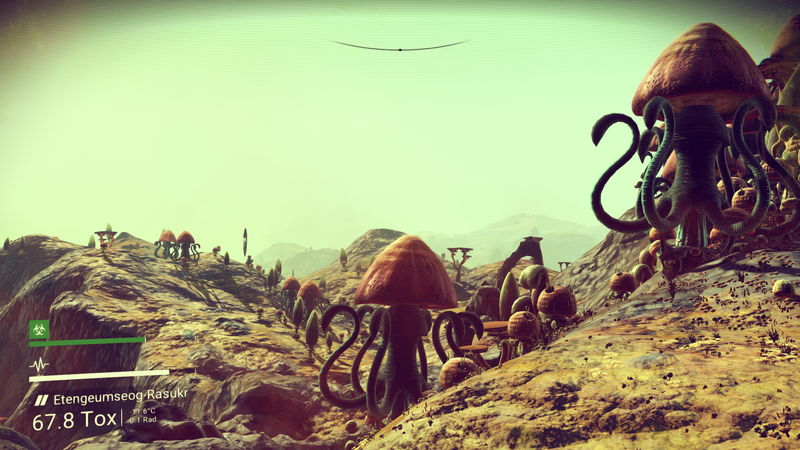Select the life support waveform icon
This screenshot has height=450, width=800.
pos(39,365)
